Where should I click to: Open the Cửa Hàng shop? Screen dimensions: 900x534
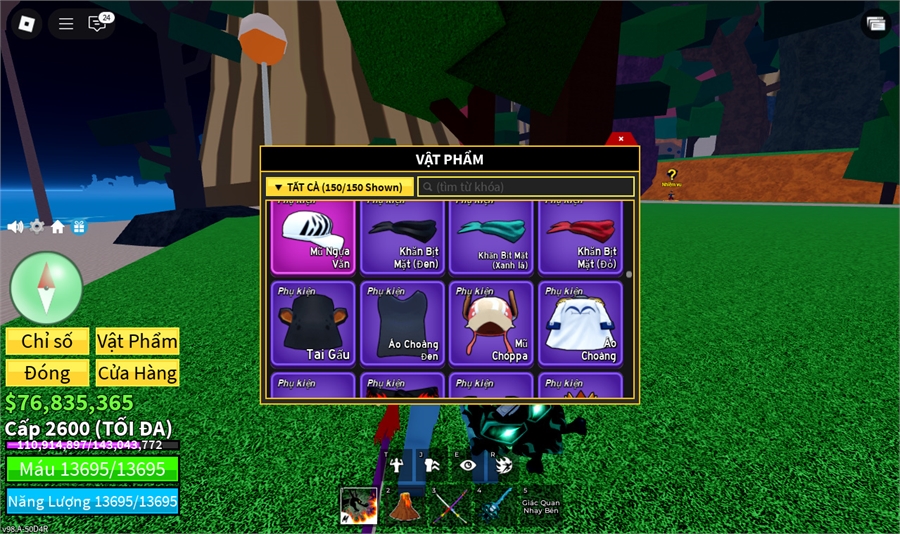pyautogui.click(x=137, y=373)
